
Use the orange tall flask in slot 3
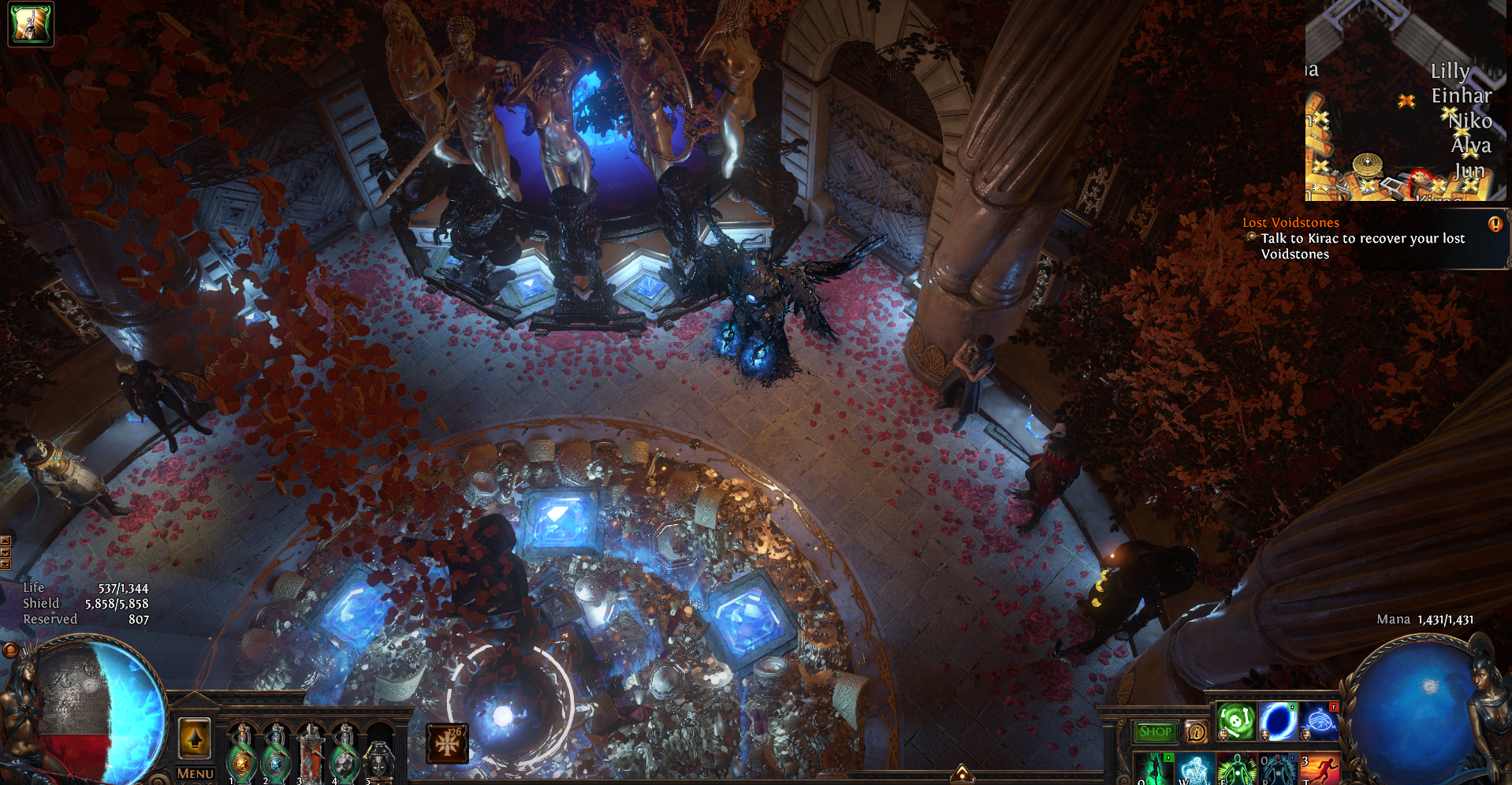coord(311,758)
